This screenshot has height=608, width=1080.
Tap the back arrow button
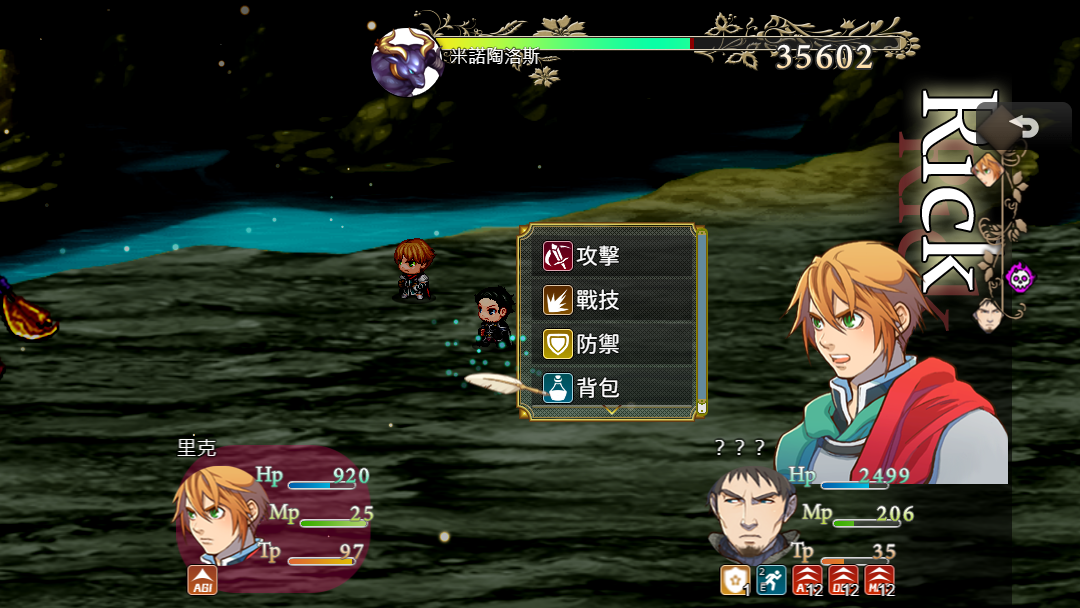coord(1023,127)
